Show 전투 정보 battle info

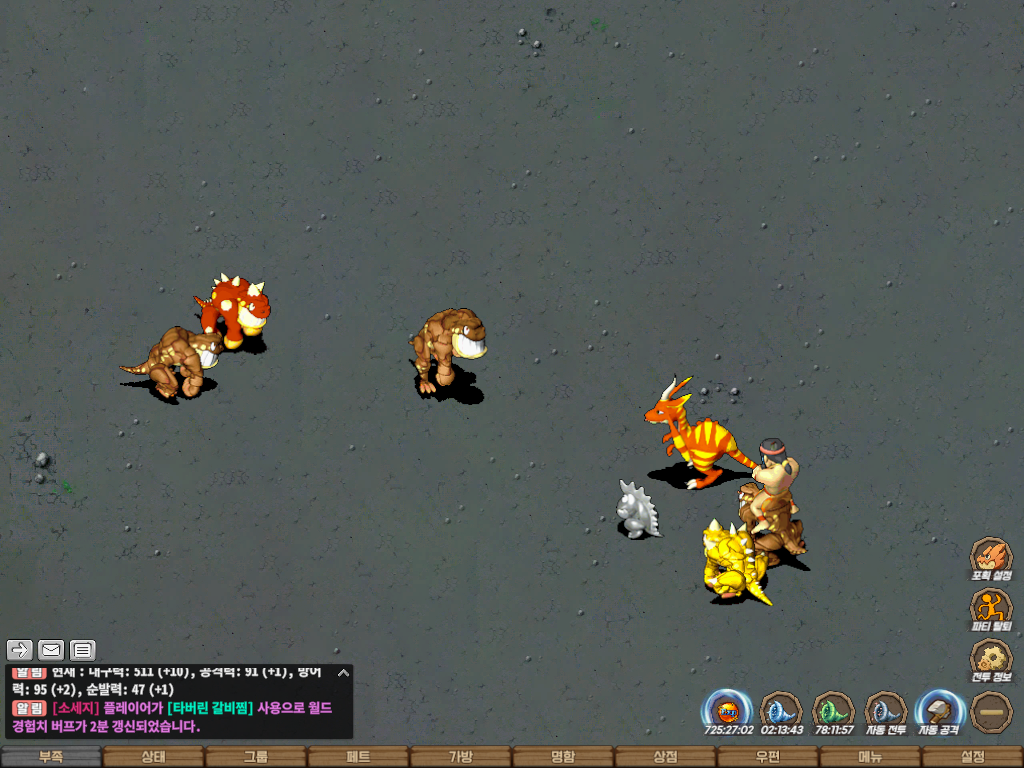(x=991, y=659)
